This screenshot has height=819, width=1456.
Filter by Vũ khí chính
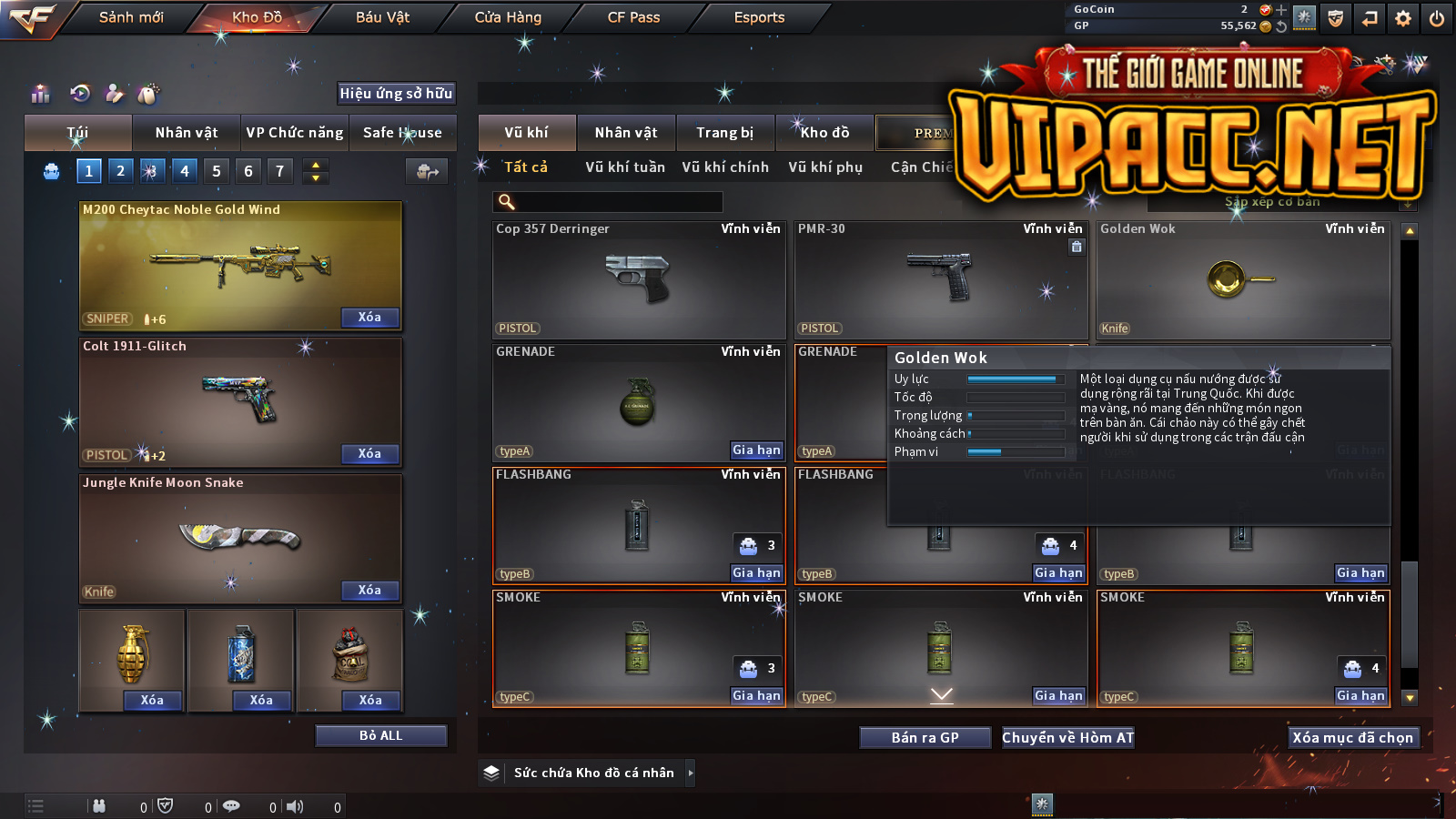(x=725, y=167)
